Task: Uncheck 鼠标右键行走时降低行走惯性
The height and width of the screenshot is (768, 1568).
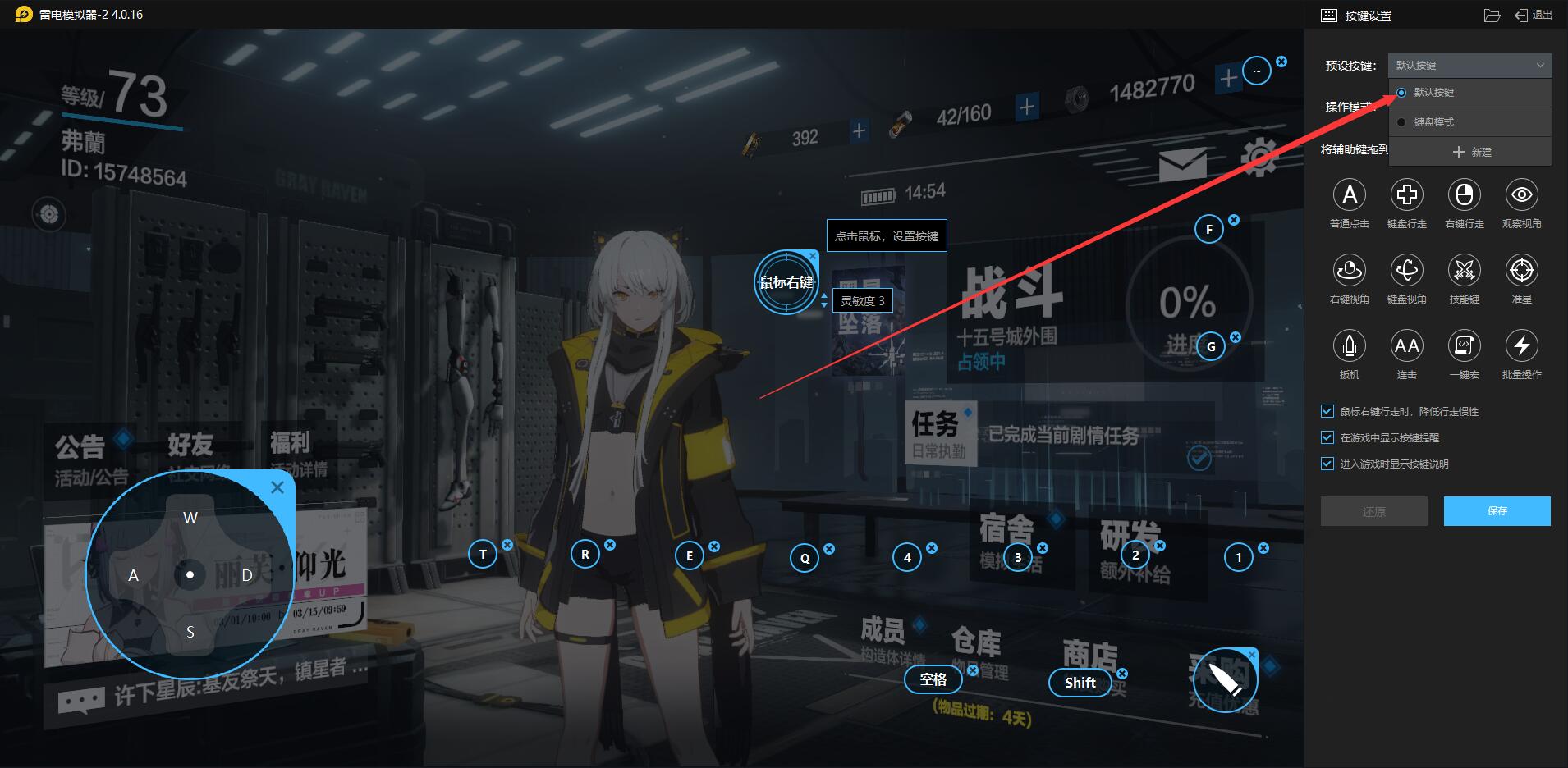Action: [1327, 411]
